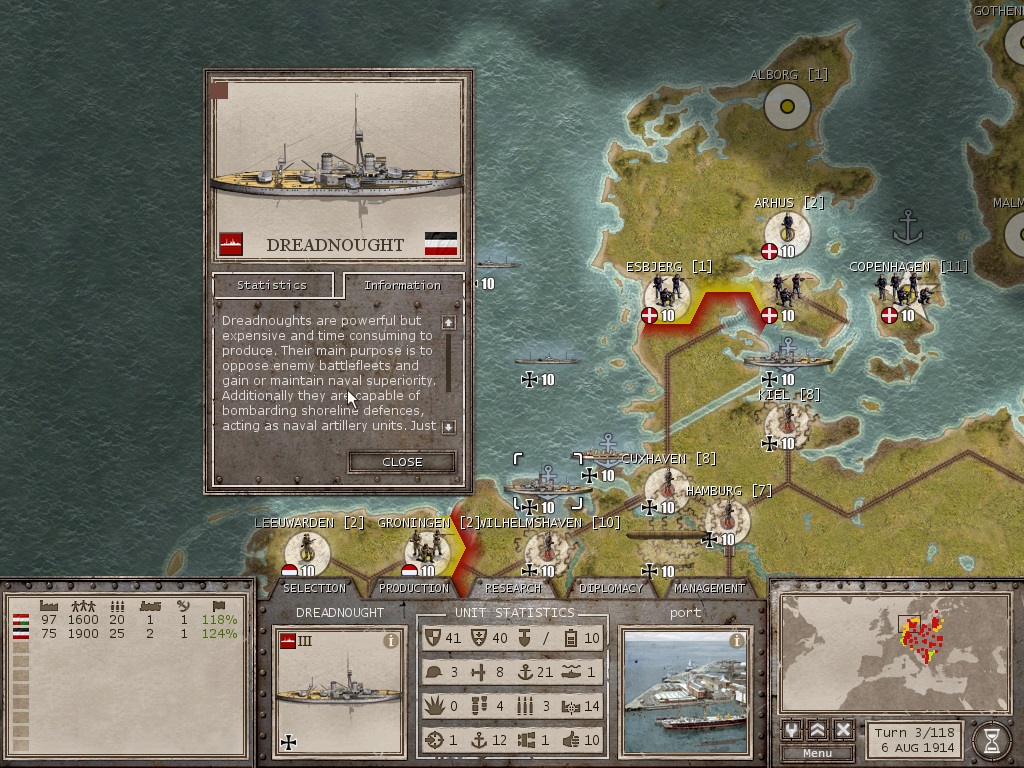Viewport: 1024px width, 768px height.
Task: Click the description's scroll-down arrow
Action: point(449,427)
